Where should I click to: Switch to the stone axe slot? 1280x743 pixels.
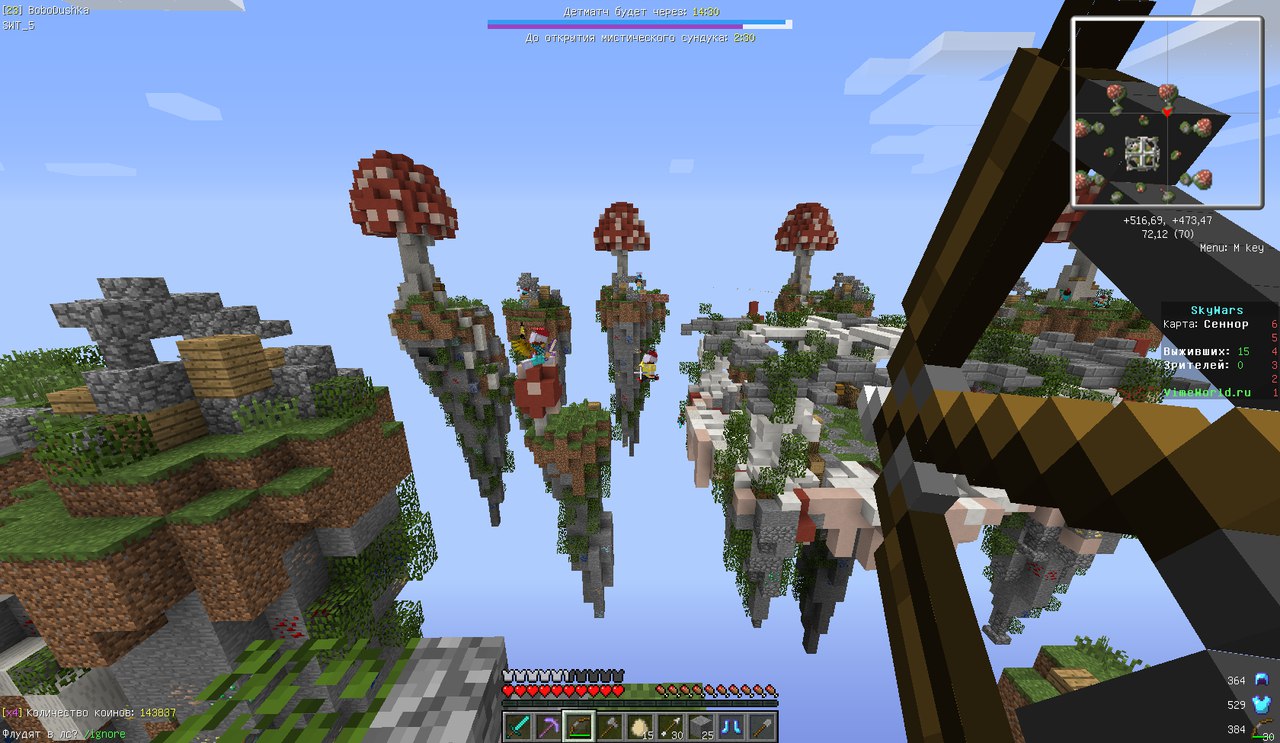point(609,725)
